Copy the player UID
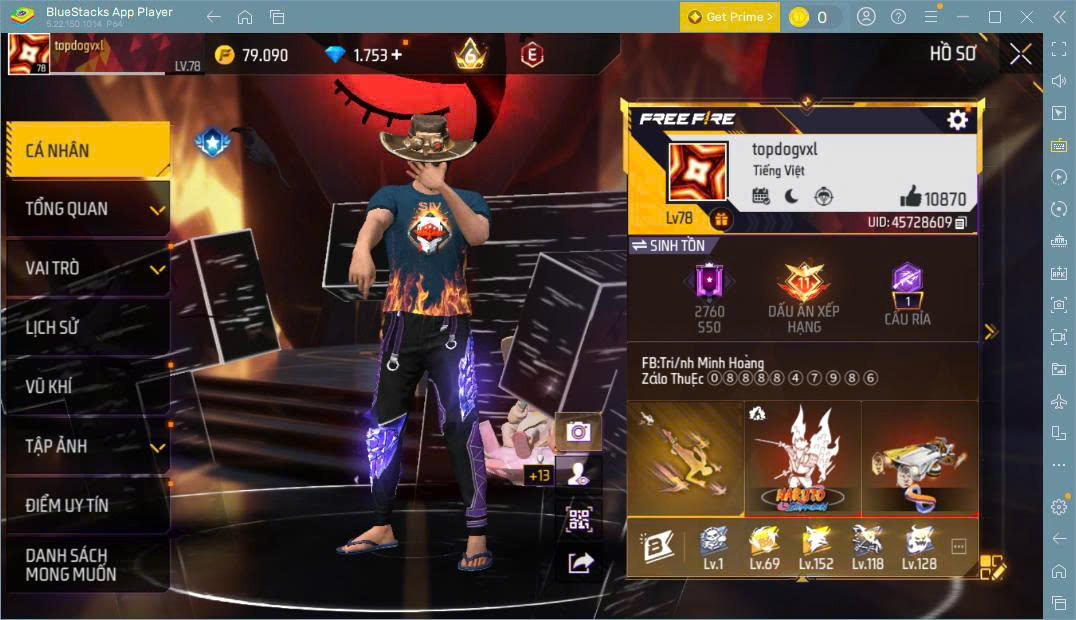 point(961,222)
